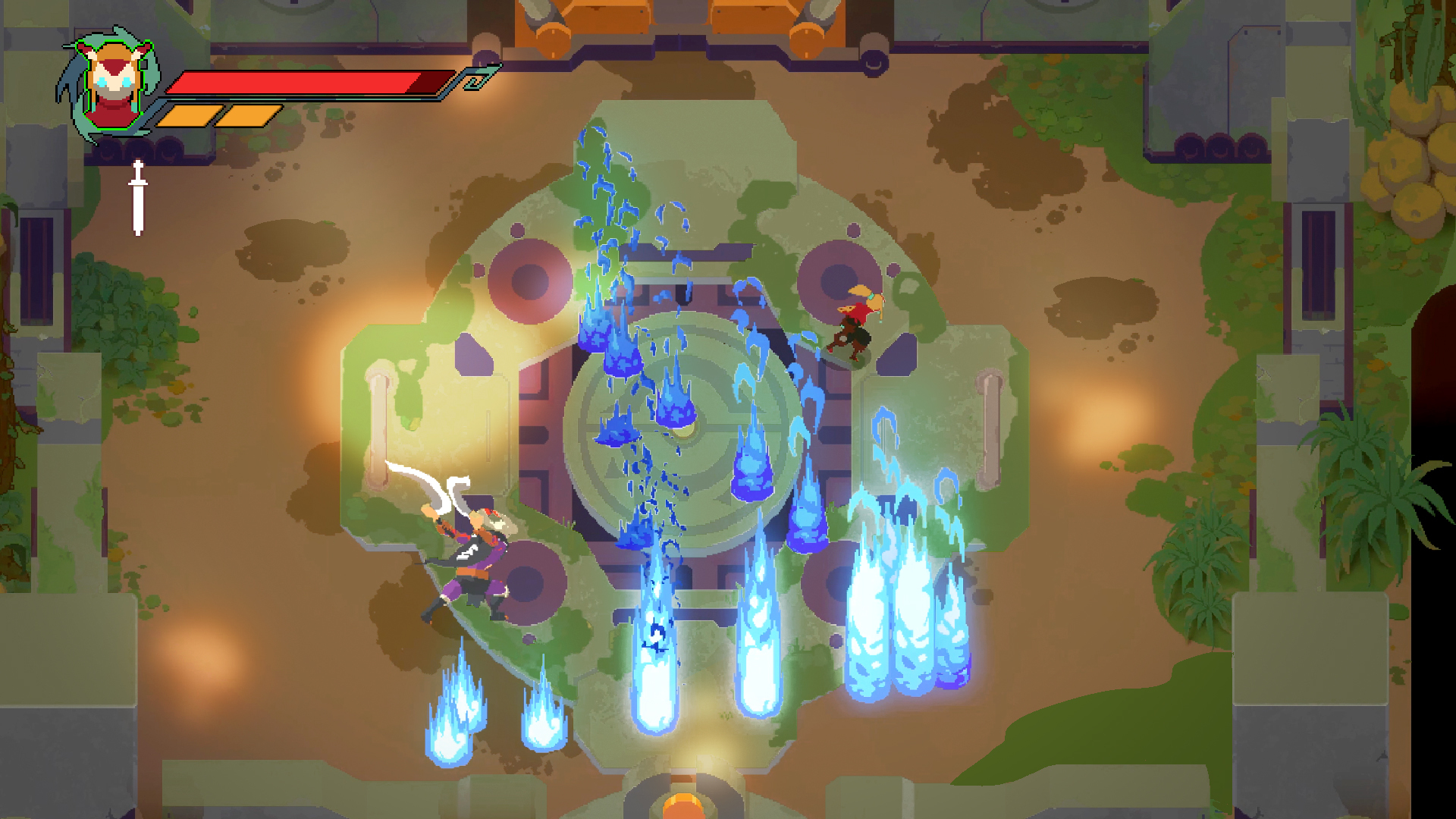Click the right stone pillar slab
Screen dimensions: 1456x819
(990, 425)
